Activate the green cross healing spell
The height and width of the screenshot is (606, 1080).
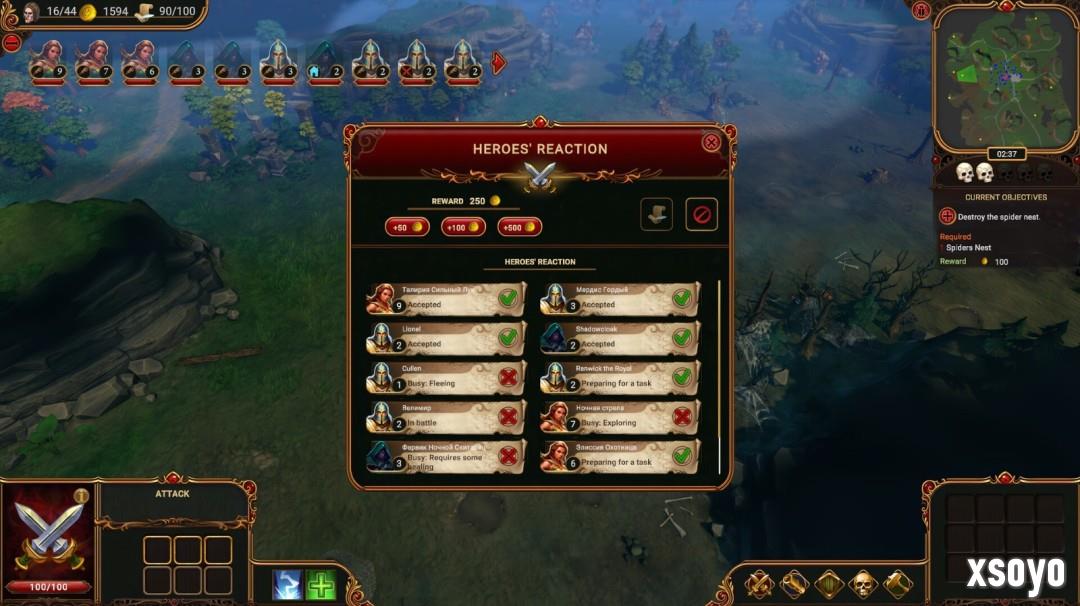click(x=320, y=584)
